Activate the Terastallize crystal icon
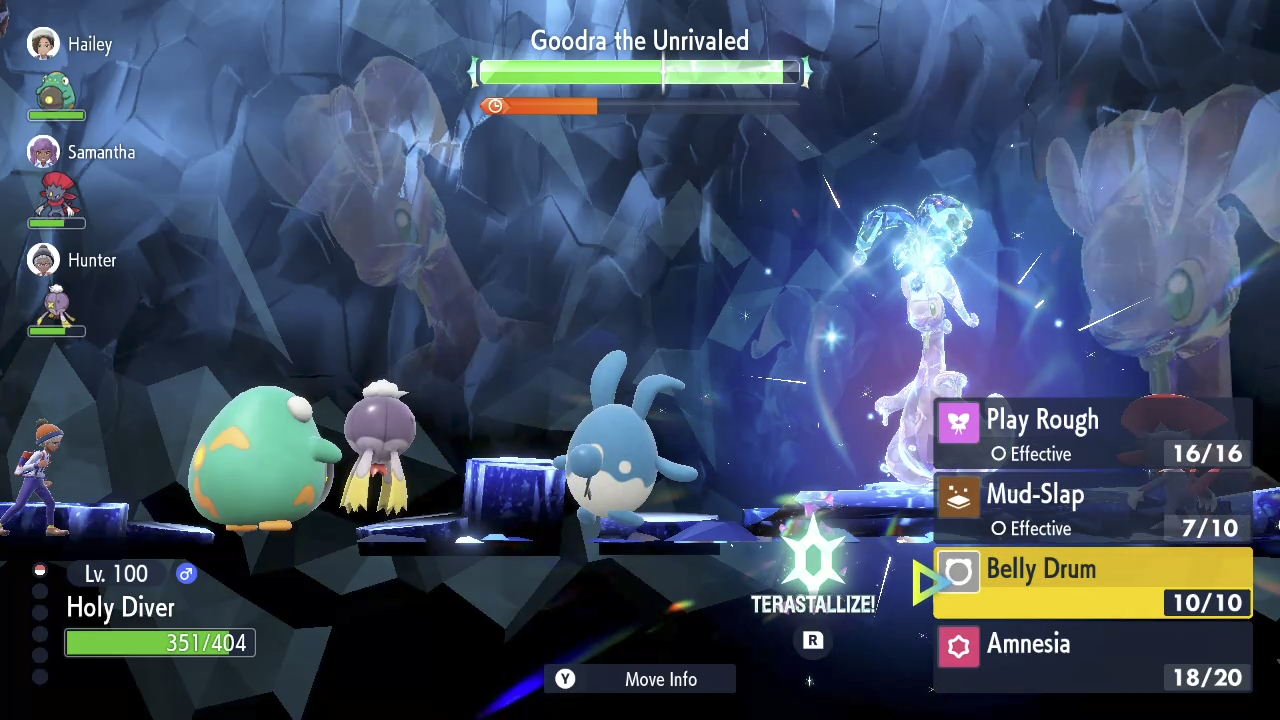The image size is (1280, 720). 813,561
